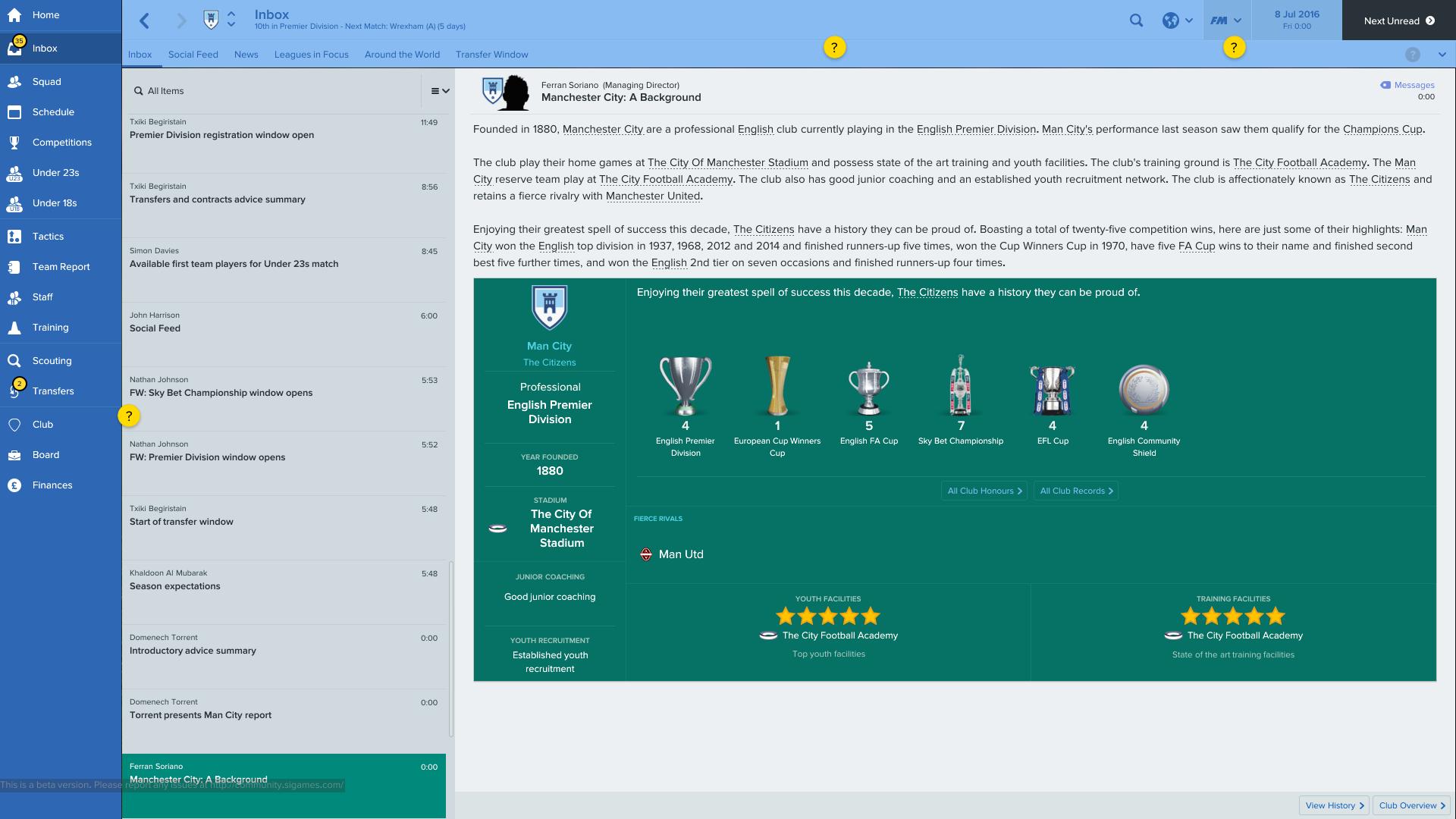Switch to the Transfer Window tab

coord(491,55)
